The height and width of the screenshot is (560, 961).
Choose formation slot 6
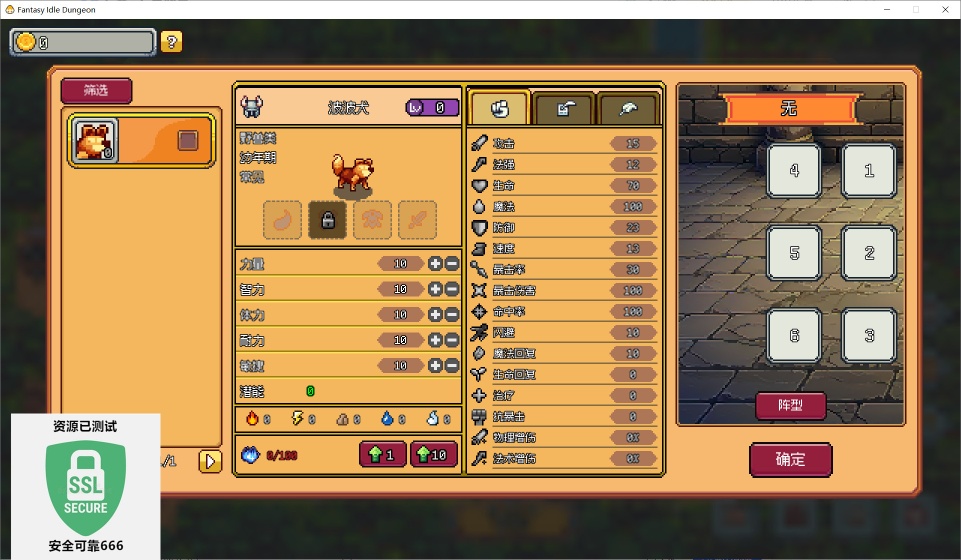tap(794, 336)
